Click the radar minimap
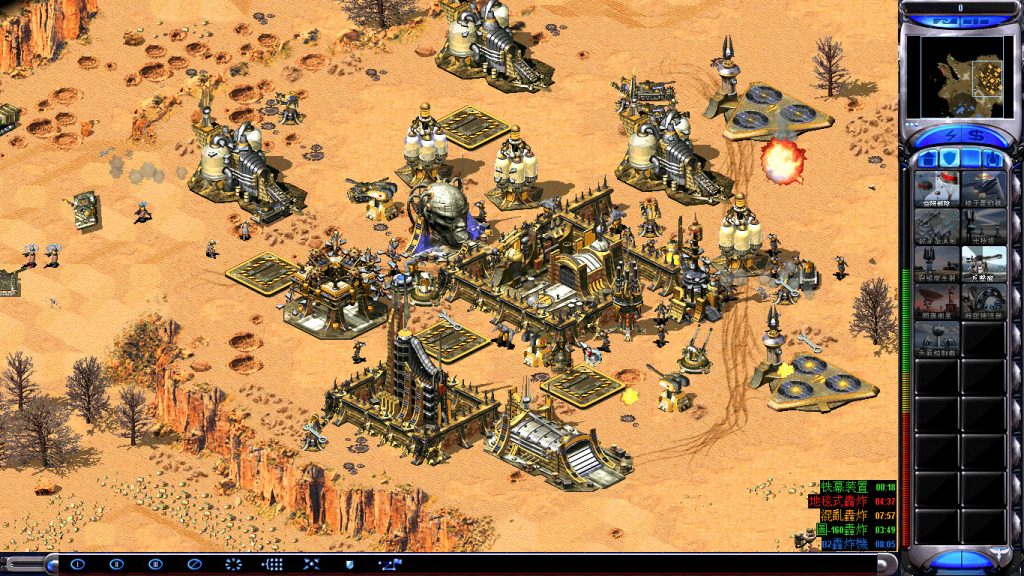This screenshot has width=1024, height=576. coord(961,75)
